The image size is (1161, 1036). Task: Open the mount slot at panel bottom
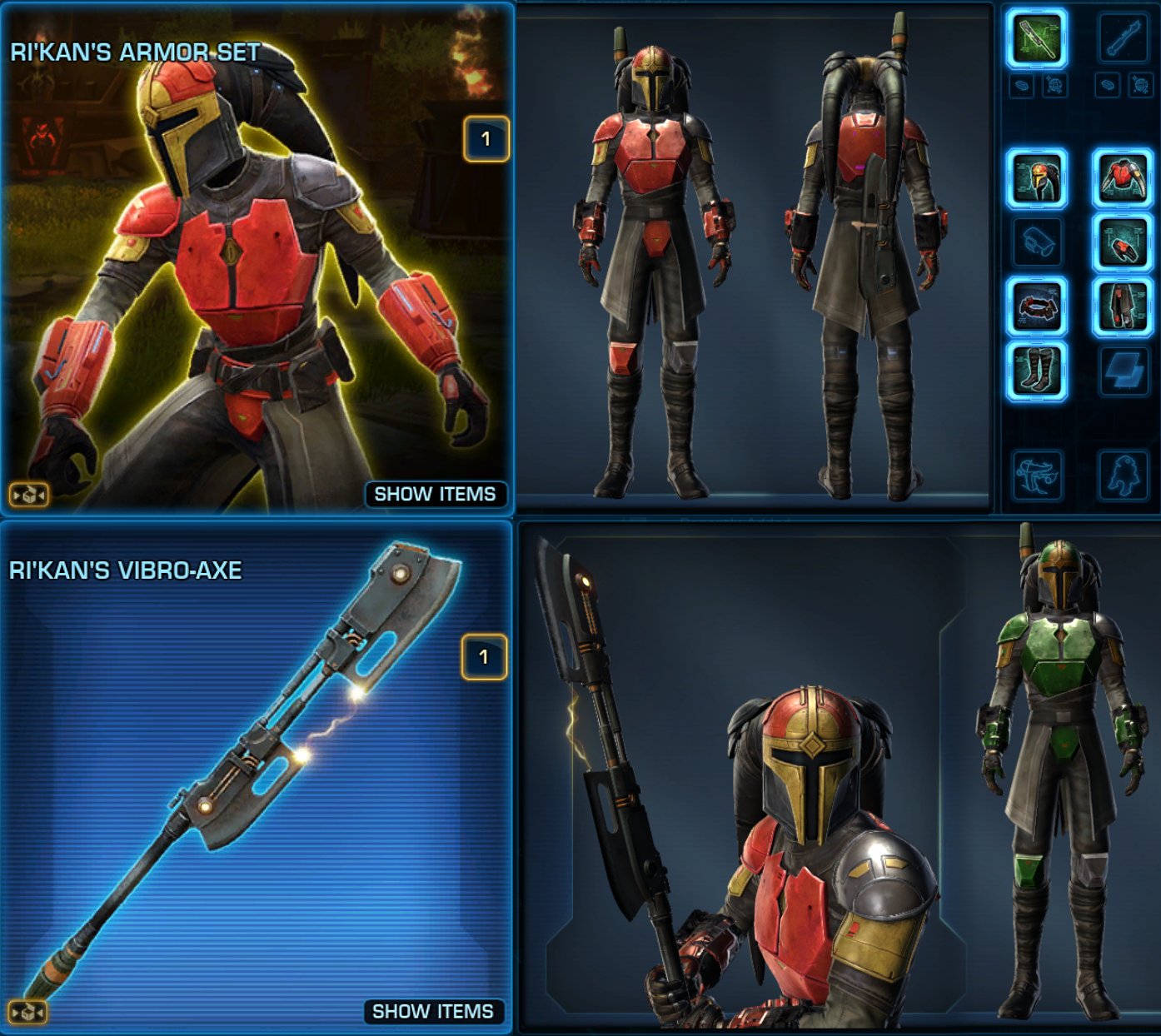[1036, 475]
